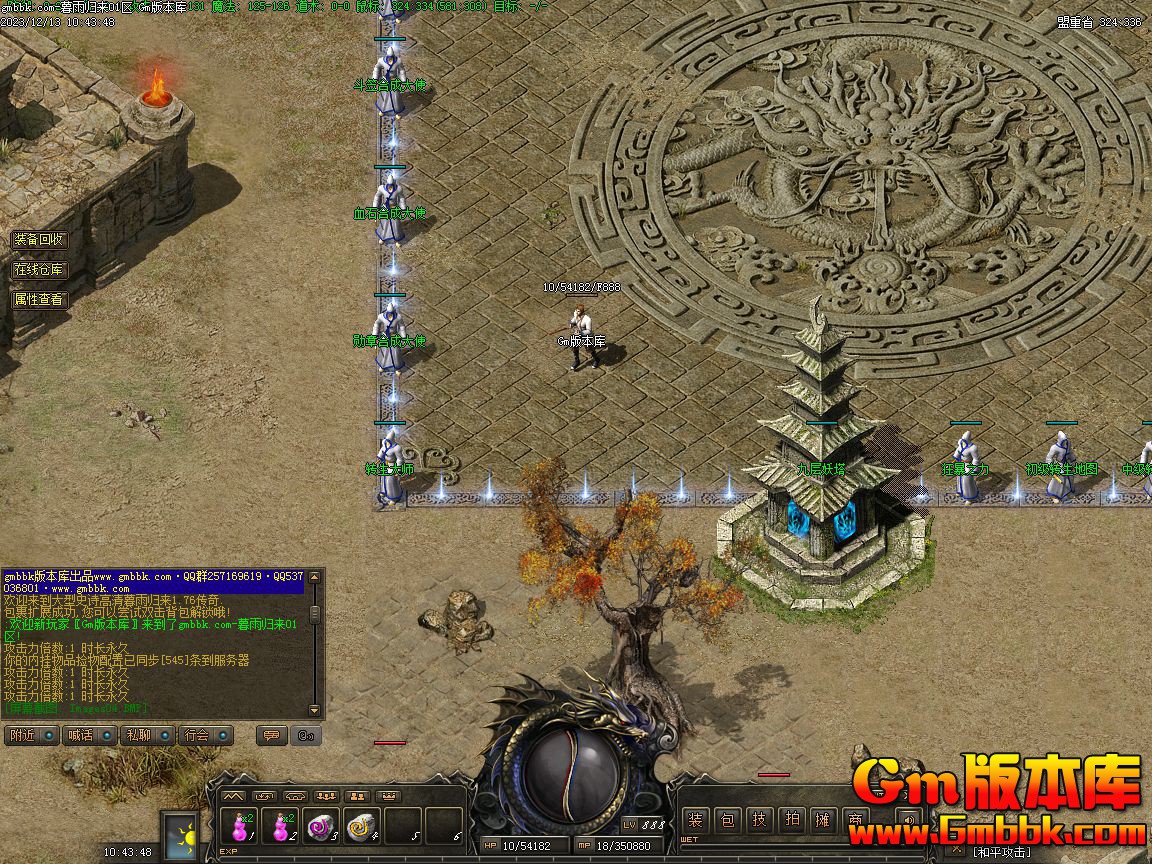1152x864 pixels.
Task: Open the 包 bag inventory
Action: (x=728, y=820)
